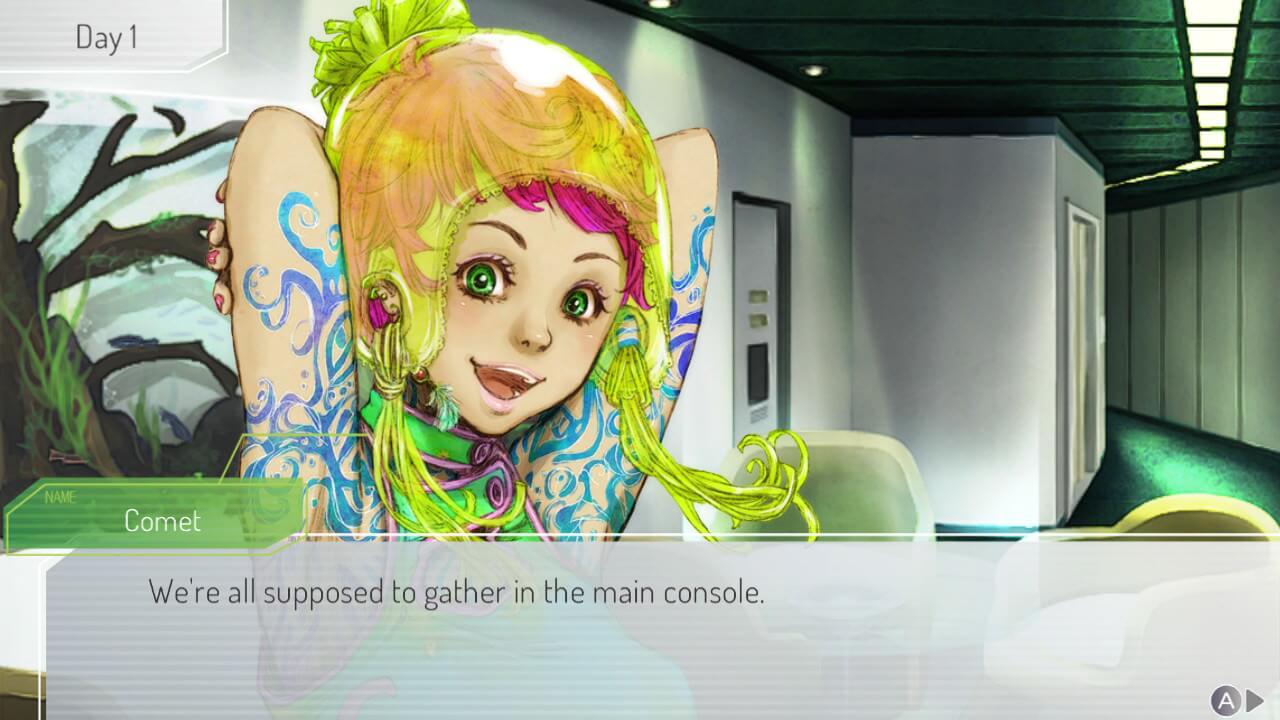Click the Day 1 indicator badge
The width and height of the screenshot is (1280, 720).
(x=105, y=38)
